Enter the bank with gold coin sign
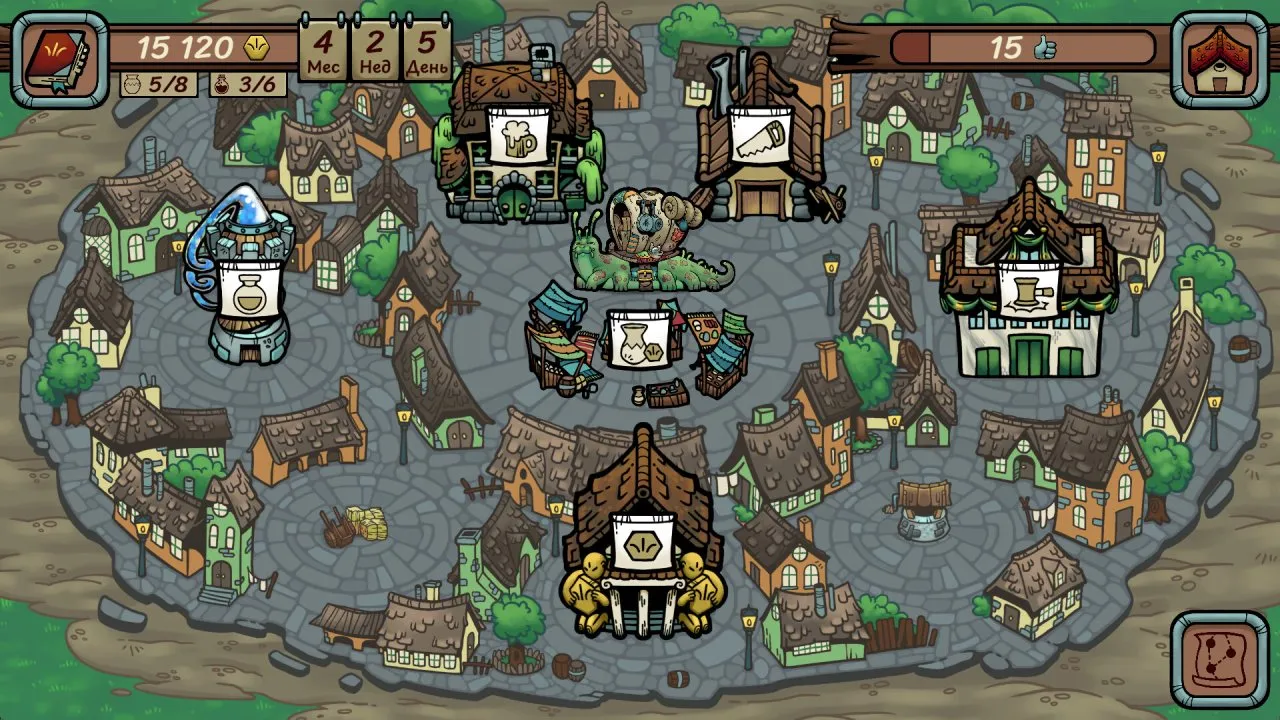The width and height of the screenshot is (1280, 720). (640, 543)
